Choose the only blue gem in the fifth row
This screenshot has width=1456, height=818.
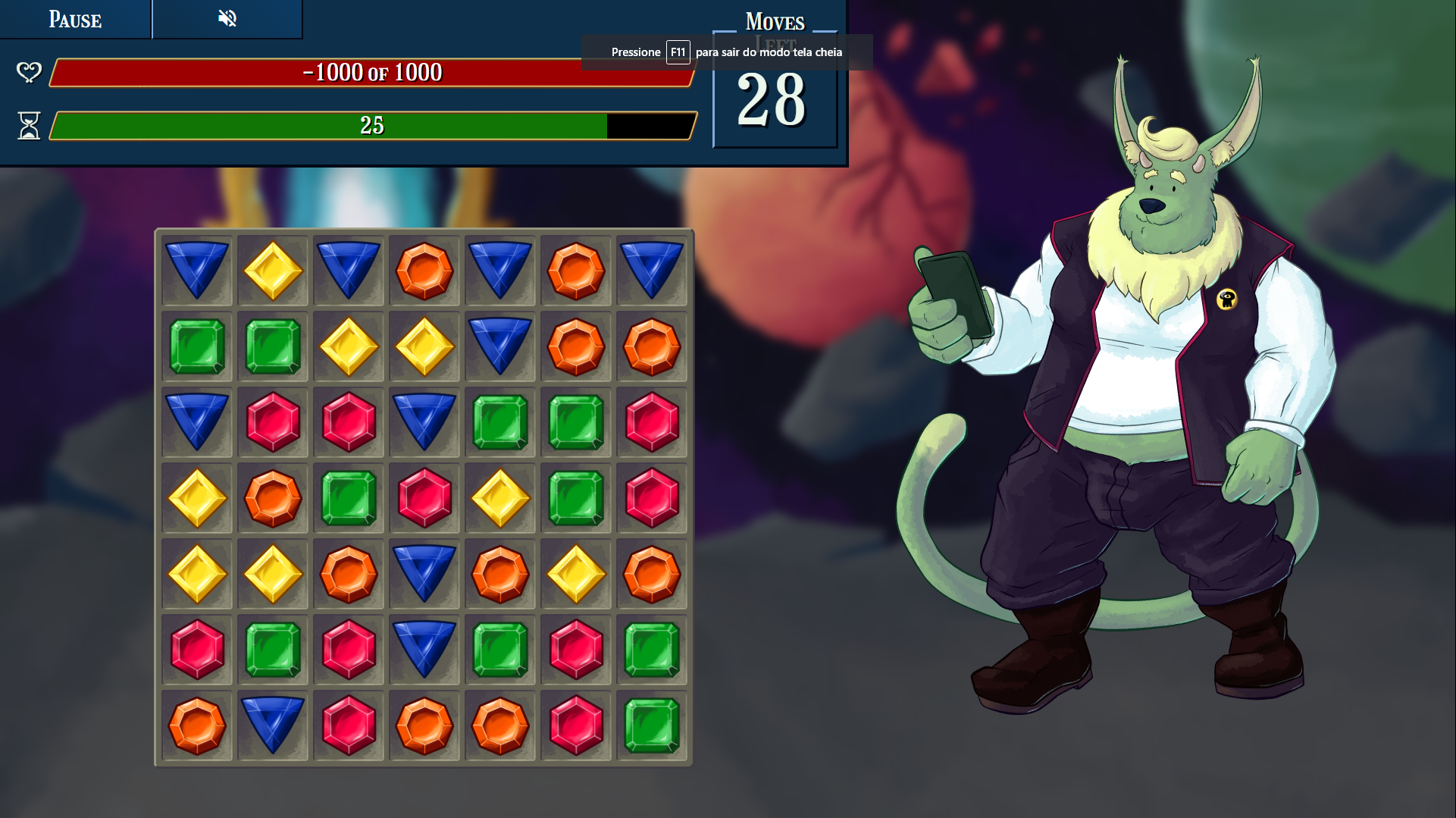[424, 572]
